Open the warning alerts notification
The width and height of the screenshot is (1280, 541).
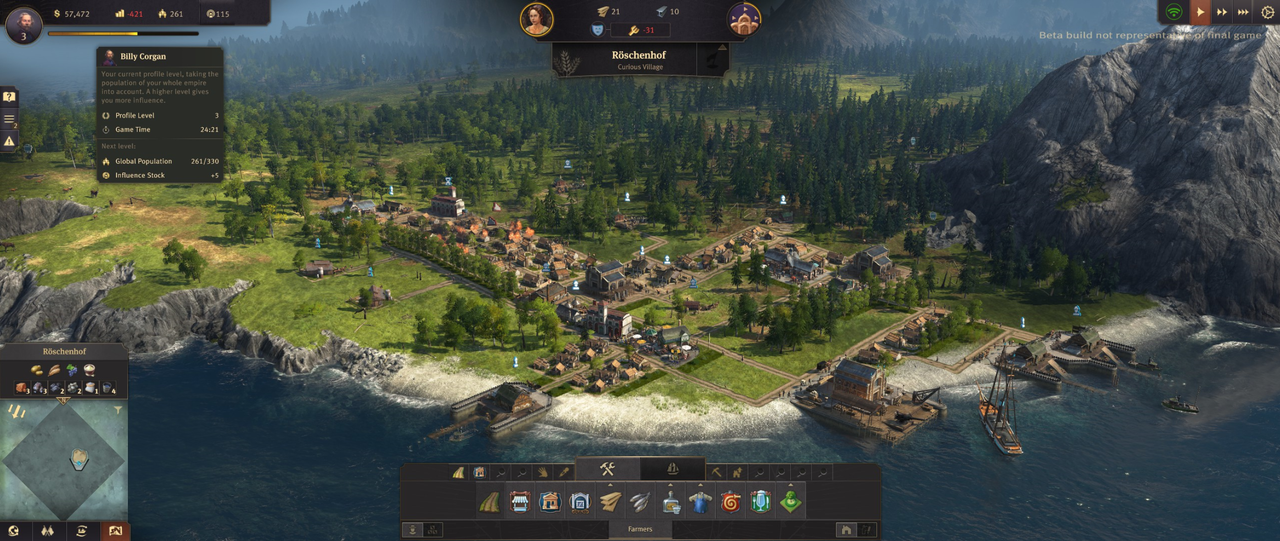click(x=9, y=141)
